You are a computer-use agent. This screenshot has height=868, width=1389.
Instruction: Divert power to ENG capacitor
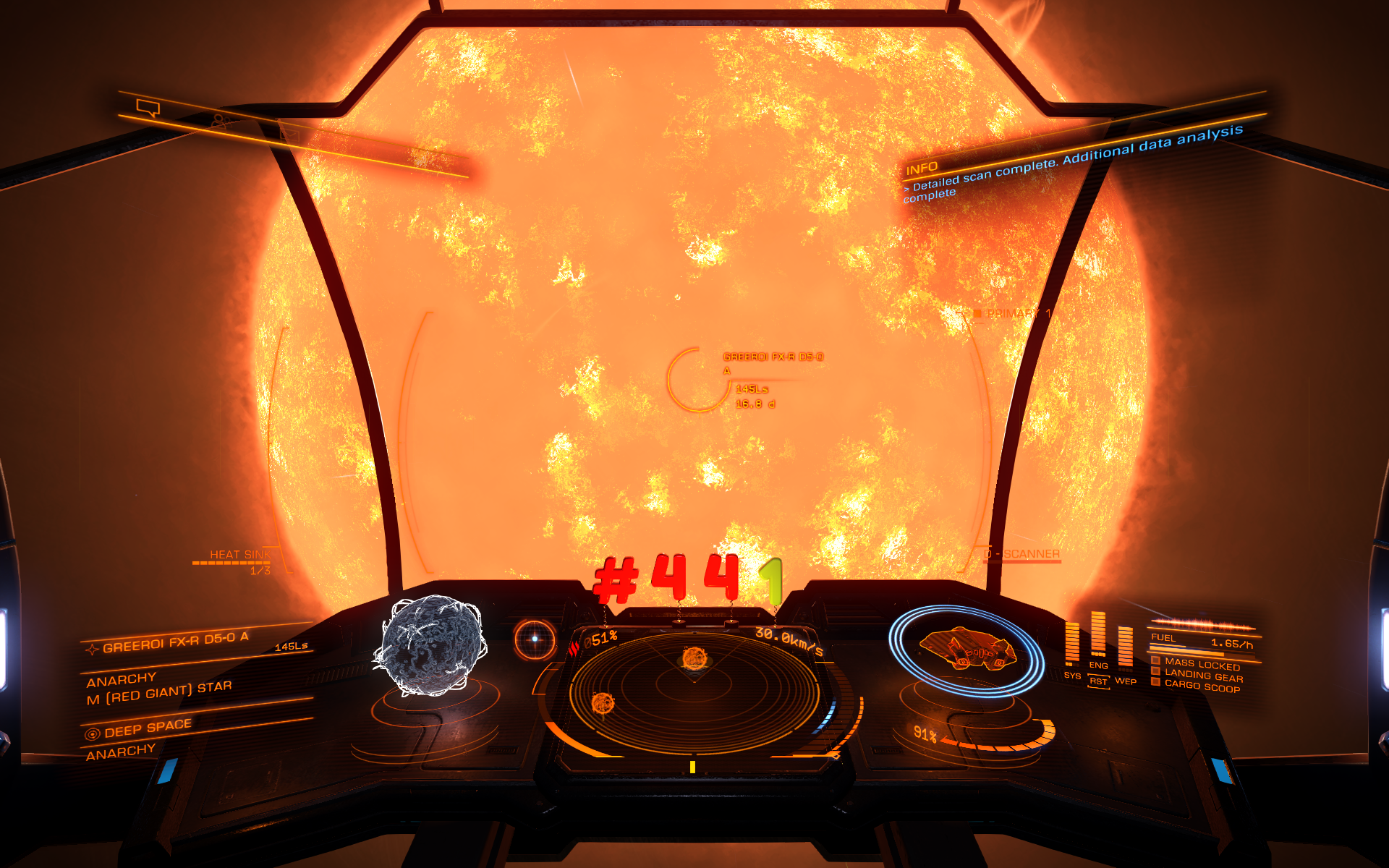pyautogui.click(x=1098, y=665)
